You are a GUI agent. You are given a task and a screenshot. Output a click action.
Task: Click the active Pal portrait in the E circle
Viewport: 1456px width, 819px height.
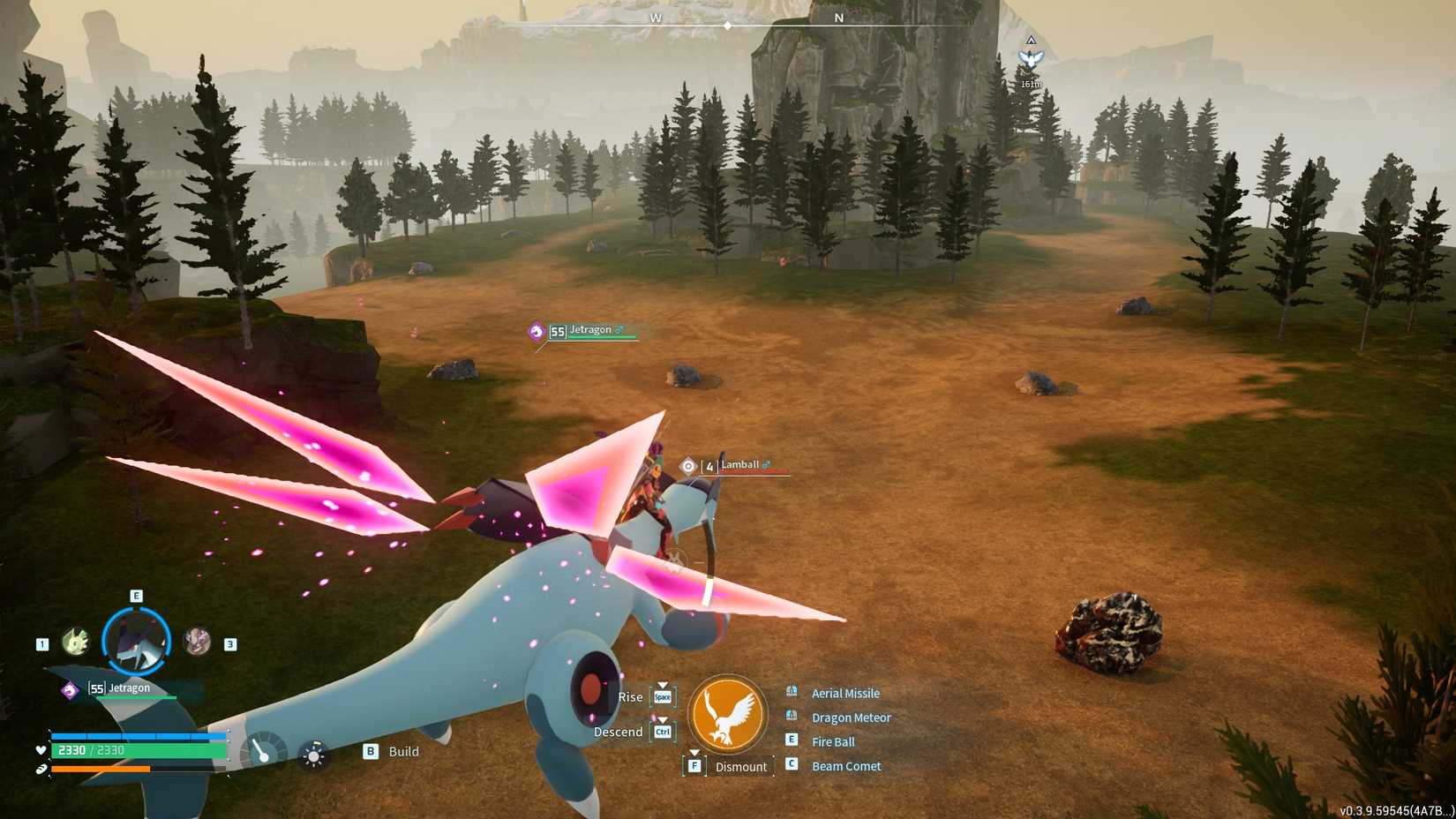[x=134, y=640]
